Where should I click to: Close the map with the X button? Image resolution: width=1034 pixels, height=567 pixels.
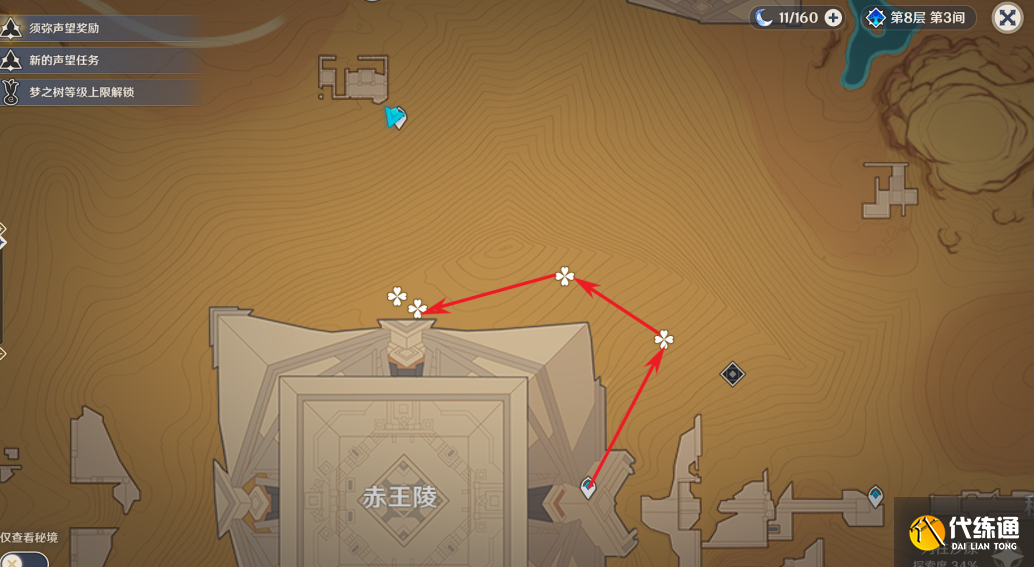coord(1006,17)
